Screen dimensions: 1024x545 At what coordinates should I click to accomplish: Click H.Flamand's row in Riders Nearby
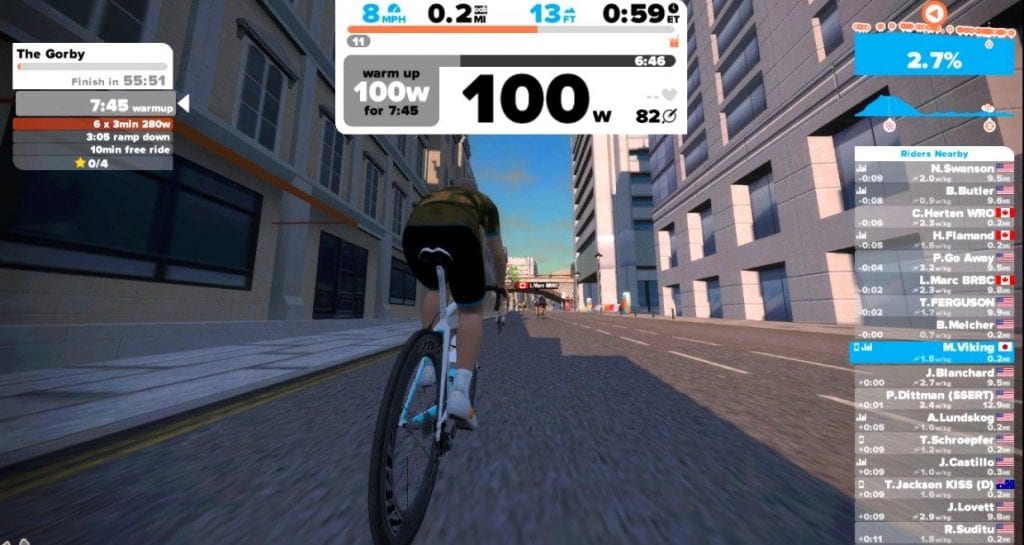pos(933,239)
